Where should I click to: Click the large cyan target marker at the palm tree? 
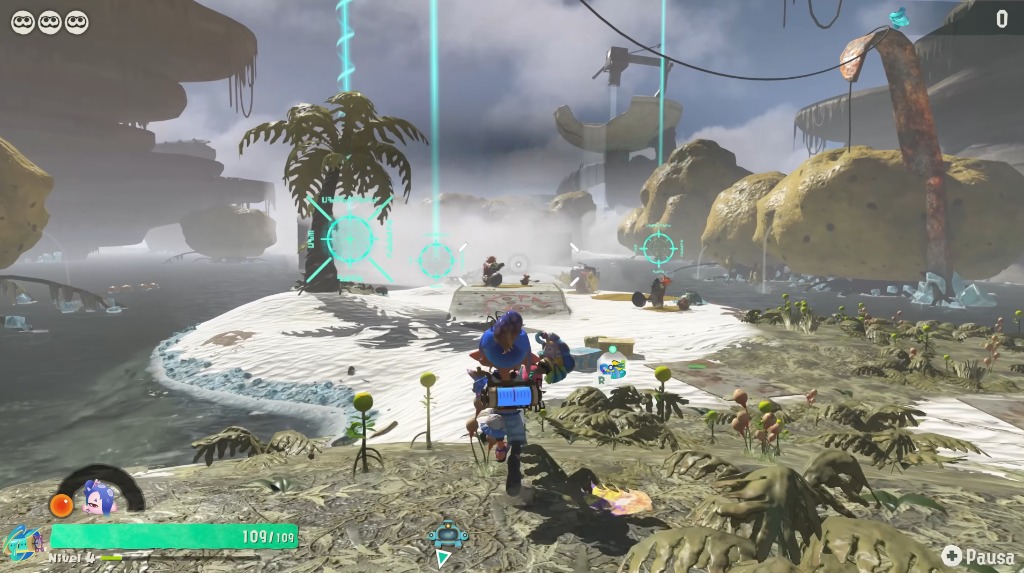tap(349, 238)
